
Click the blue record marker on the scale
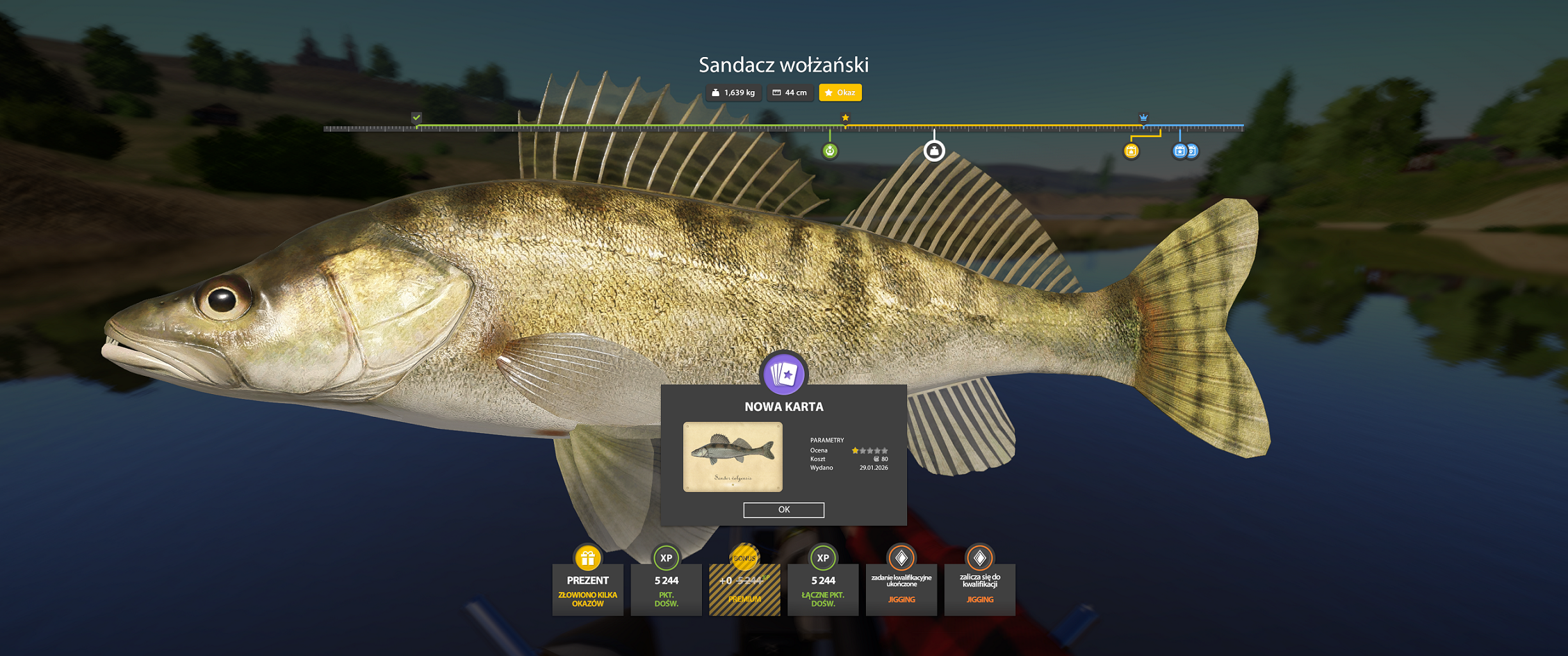coord(1180,151)
